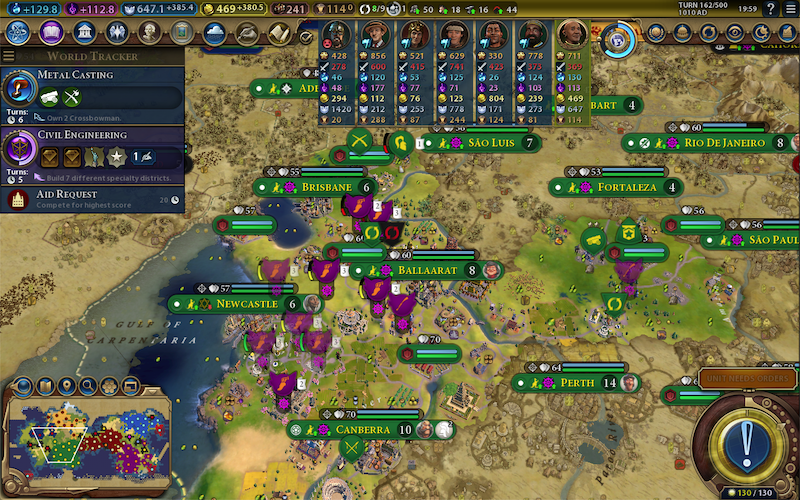Screen dimensions: 800x500
Task: Toggle the World Tracker hamburger menu
Action: click(x=9, y=56)
